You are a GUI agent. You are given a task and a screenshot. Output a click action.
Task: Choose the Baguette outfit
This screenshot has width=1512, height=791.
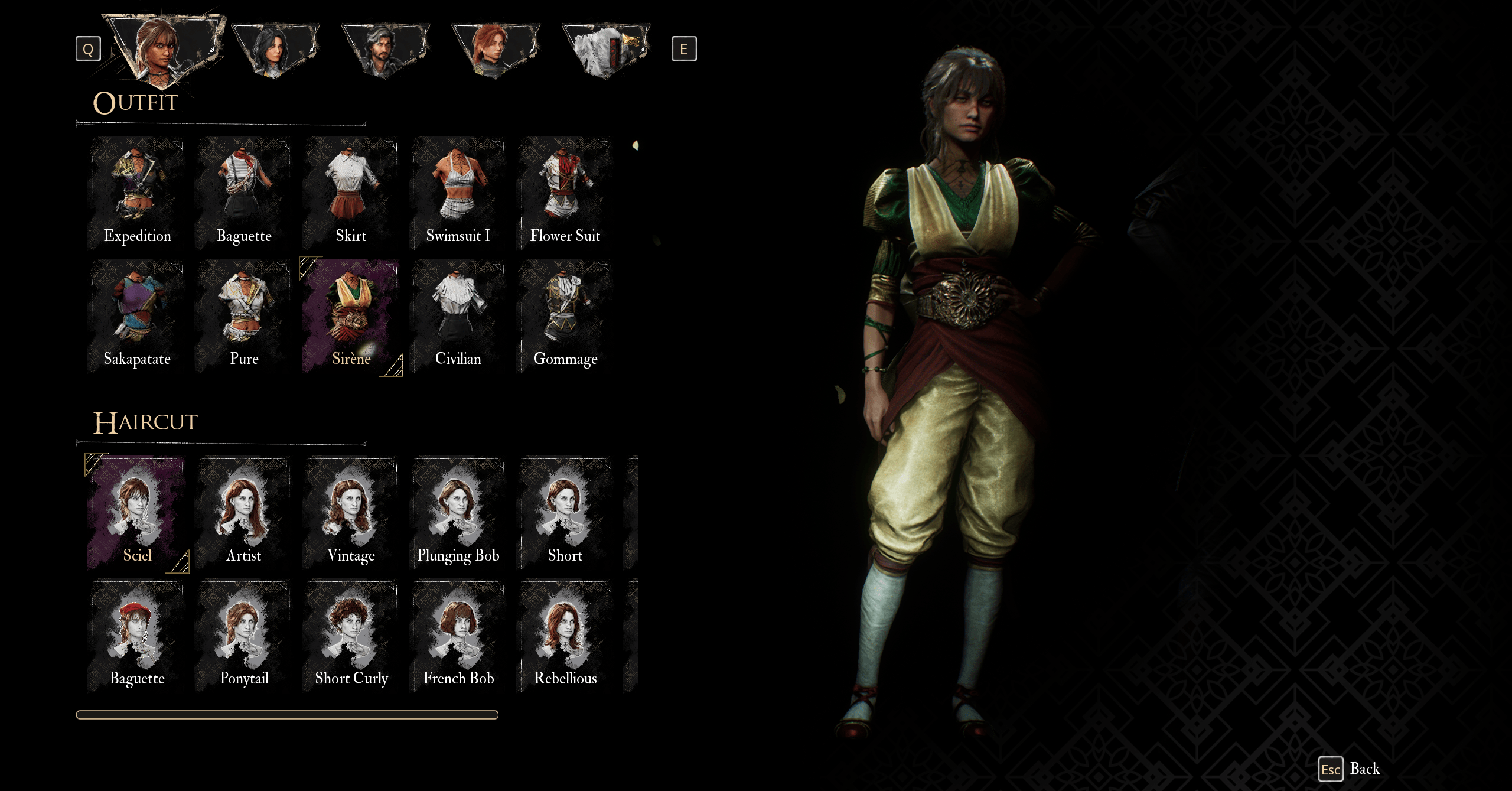[244, 193]
